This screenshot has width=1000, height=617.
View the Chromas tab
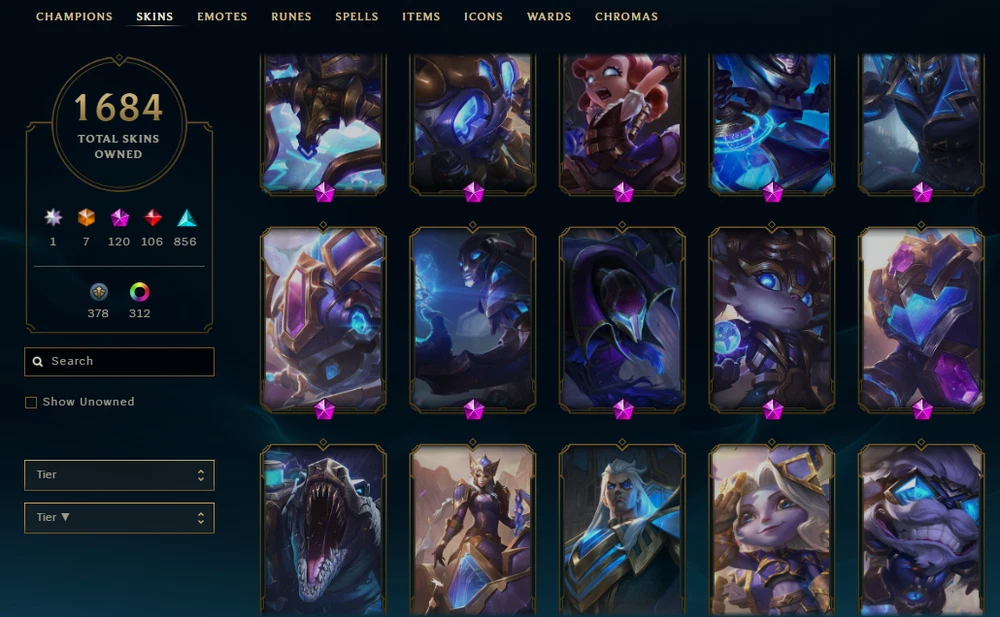coord(626,17)
